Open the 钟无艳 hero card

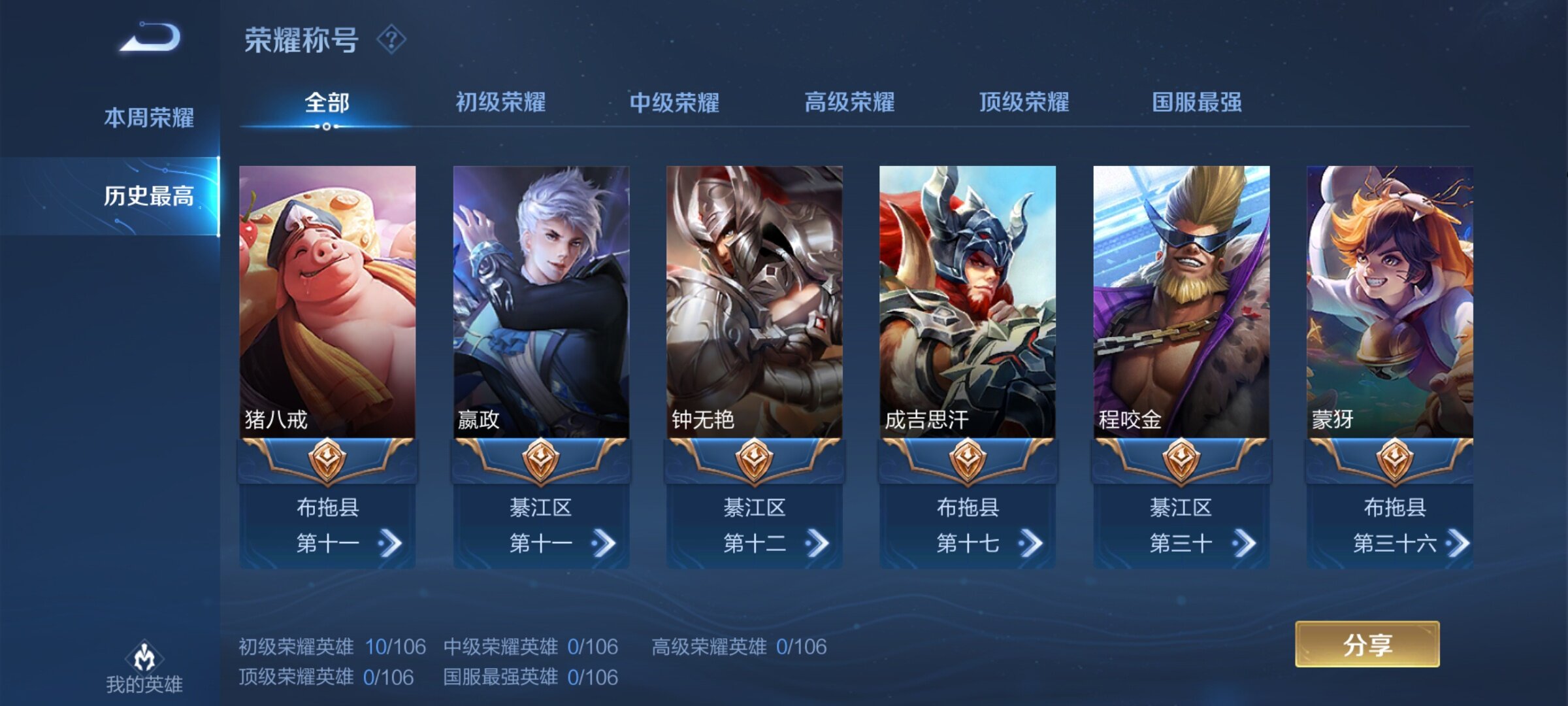click(x=754, y=301)
